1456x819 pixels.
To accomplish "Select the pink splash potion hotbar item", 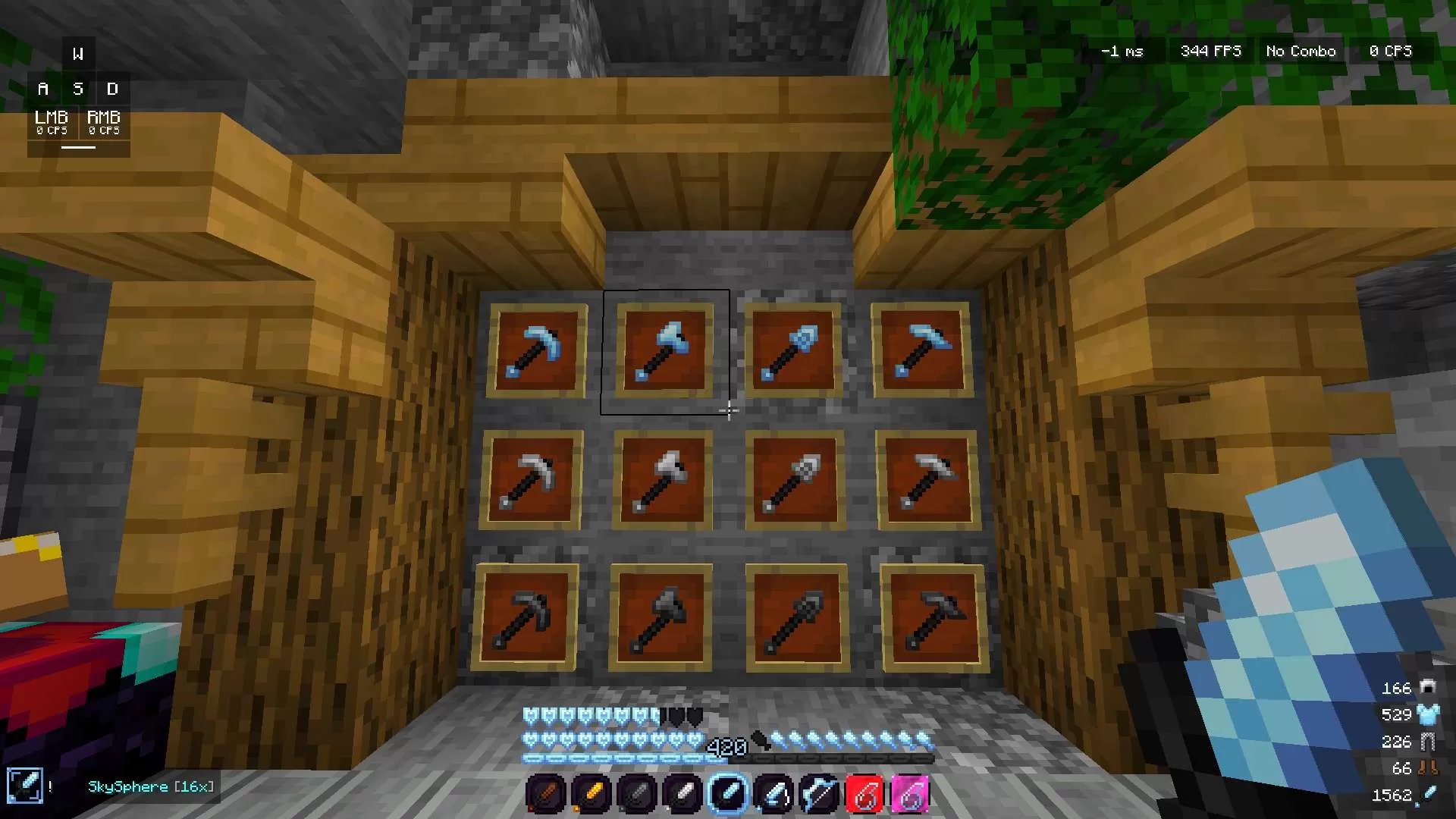I will [910, 792].
